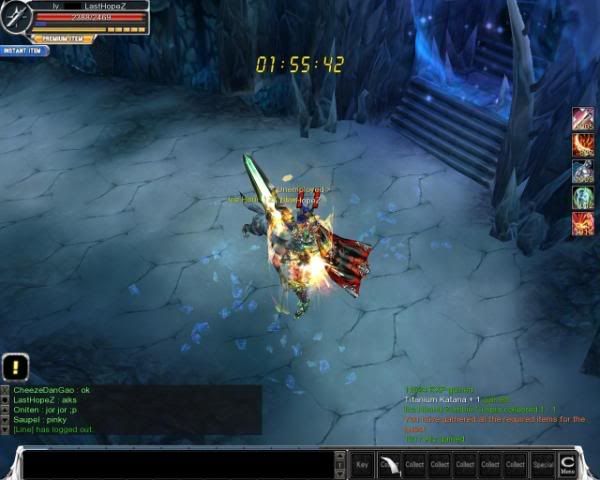This screenshot has width=600, height=480.
Task: Choose the silver armored figure buff icon
Action: click(583, 172)
